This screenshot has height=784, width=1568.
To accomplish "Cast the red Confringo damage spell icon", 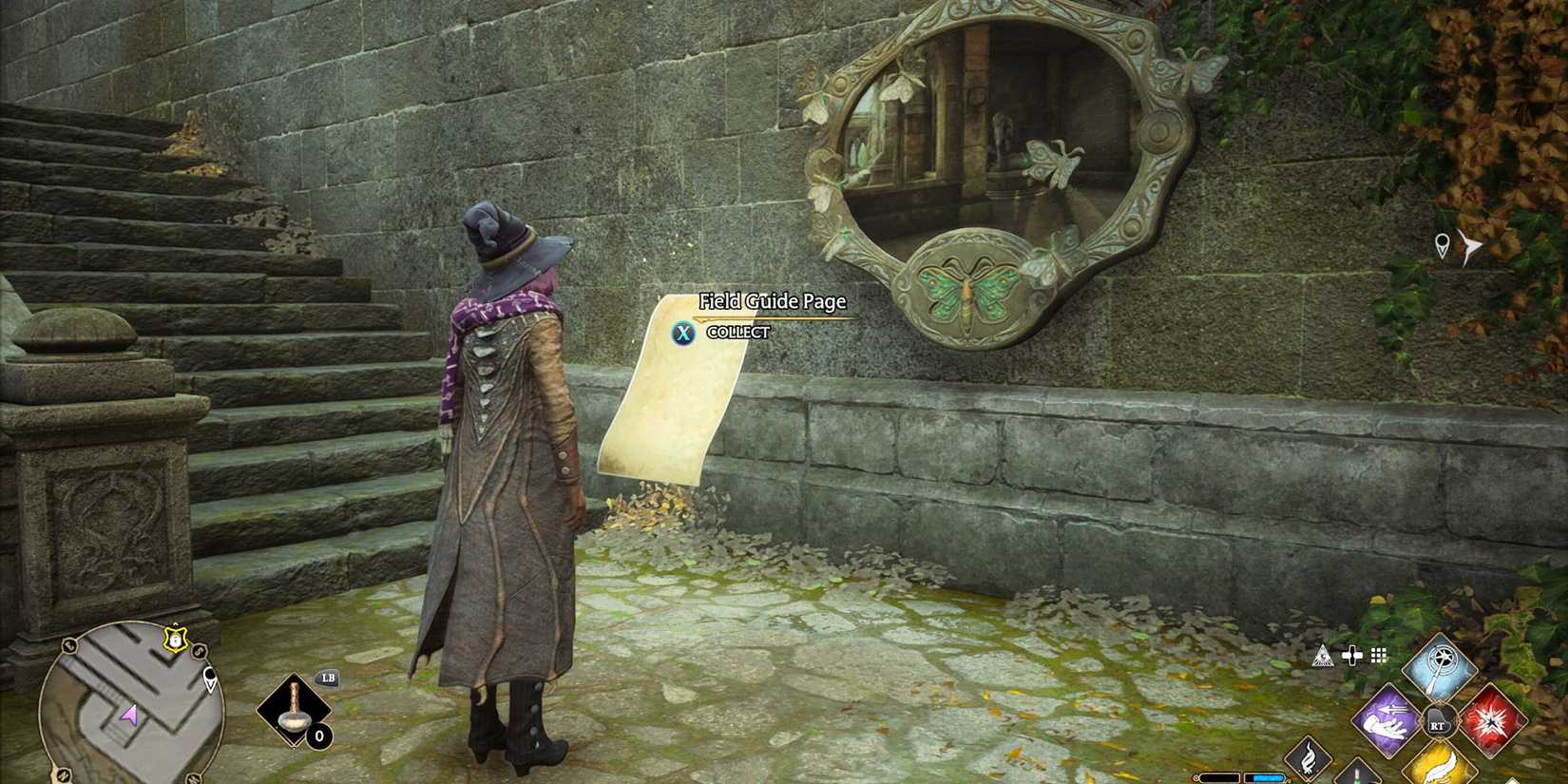I will pyautogui.click(x=1492, y=721).
